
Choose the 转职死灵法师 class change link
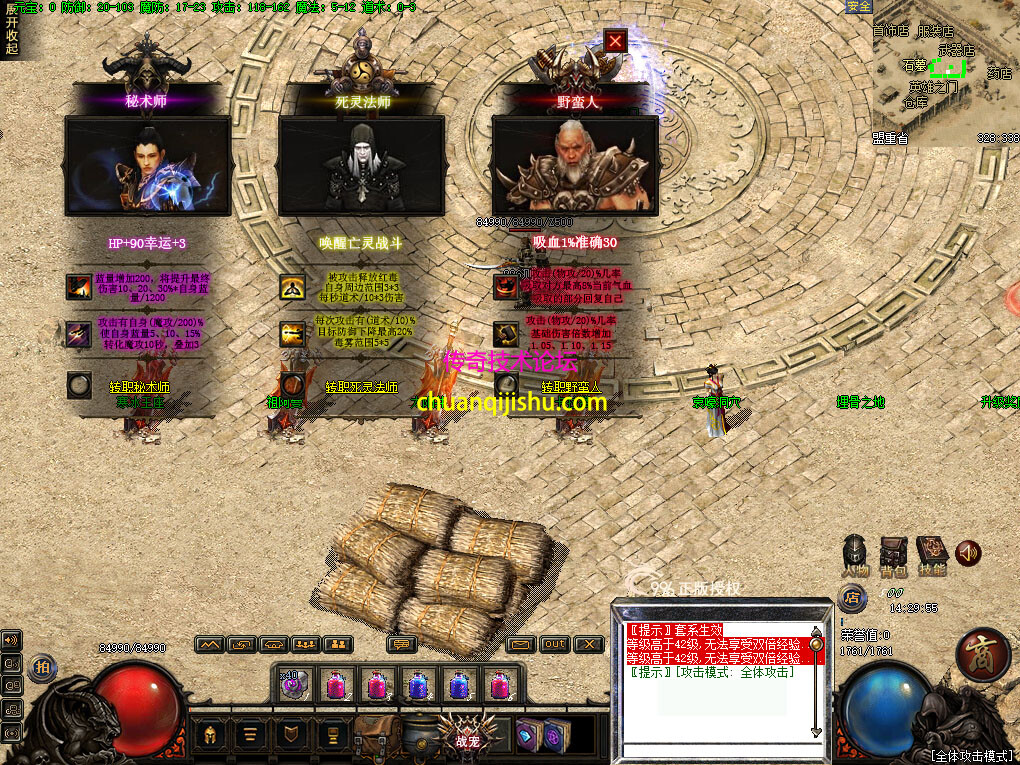pos(361,387)
